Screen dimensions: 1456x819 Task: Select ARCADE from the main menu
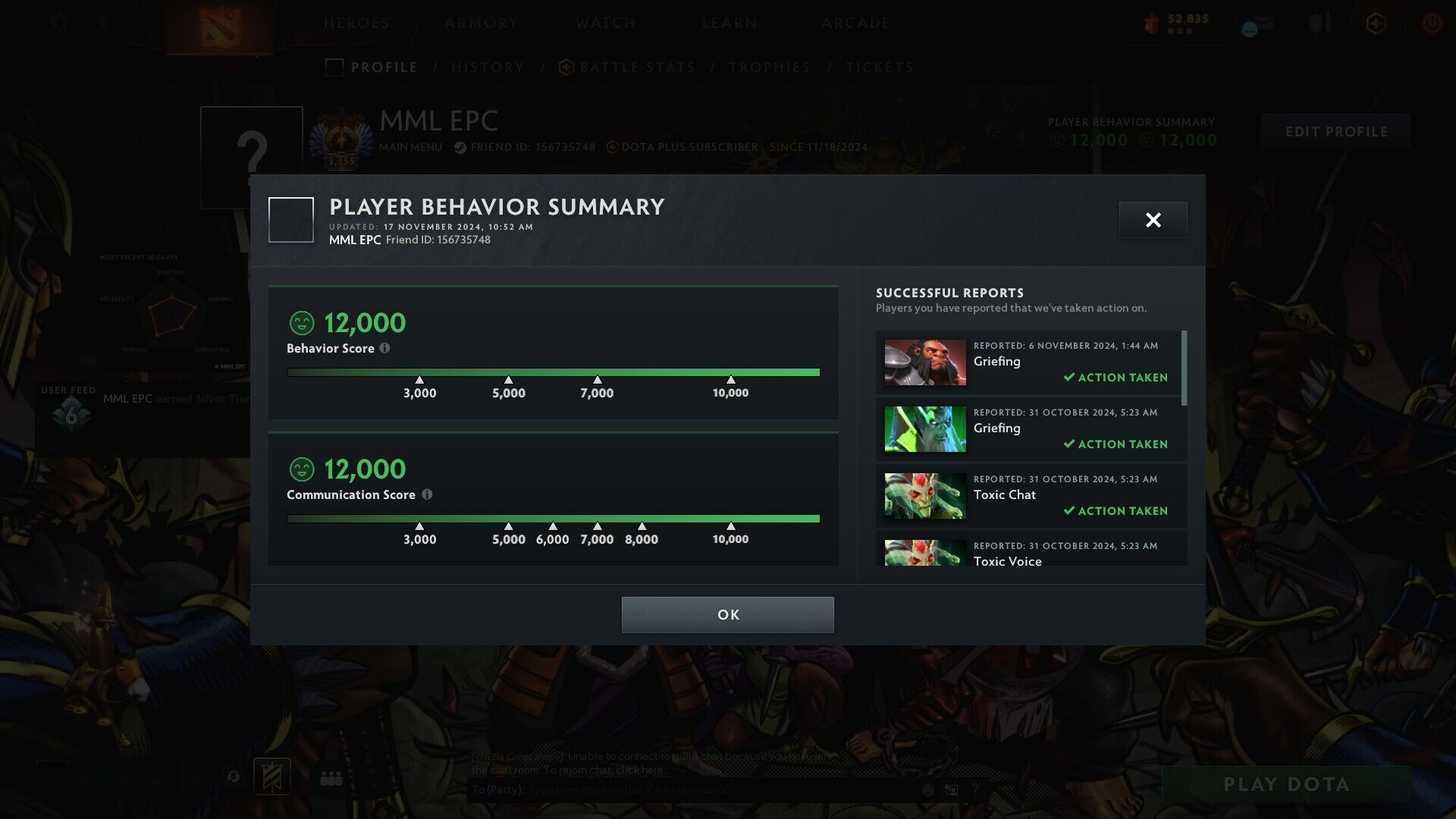(x=855, y=24)
